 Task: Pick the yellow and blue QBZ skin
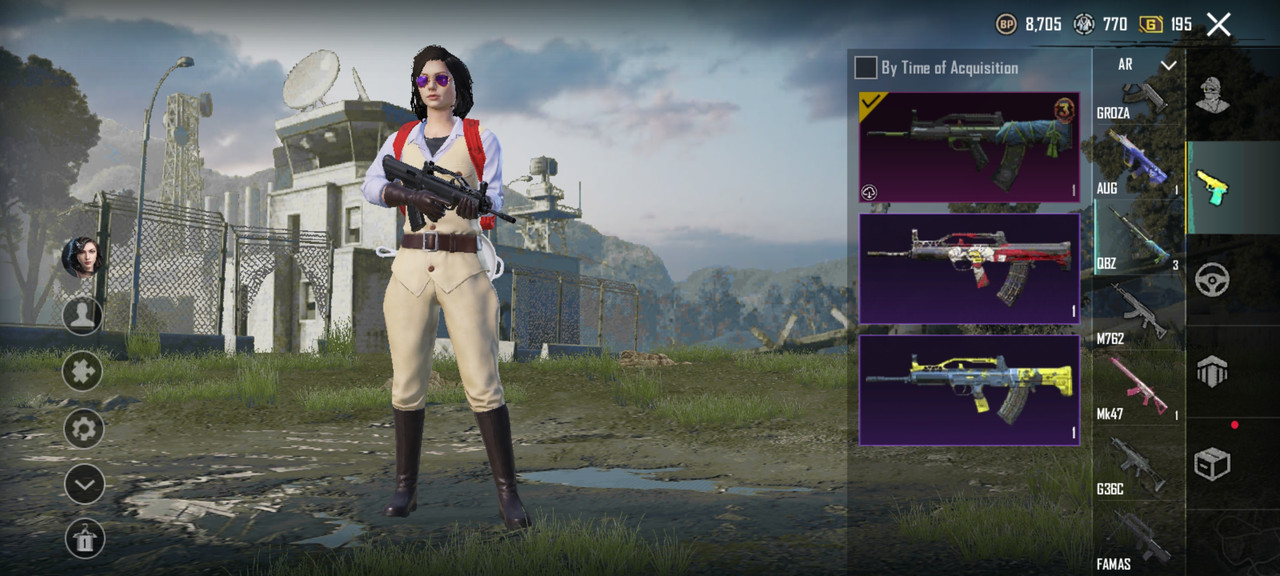tap(969, 390)
